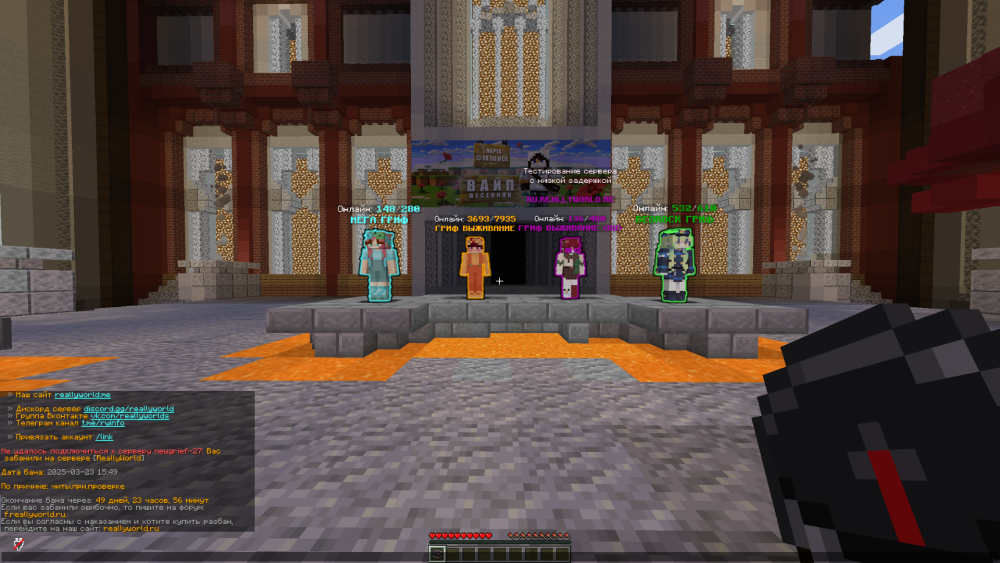
Task: Open the discord.gg/reallyworld link
Action: 128,408
